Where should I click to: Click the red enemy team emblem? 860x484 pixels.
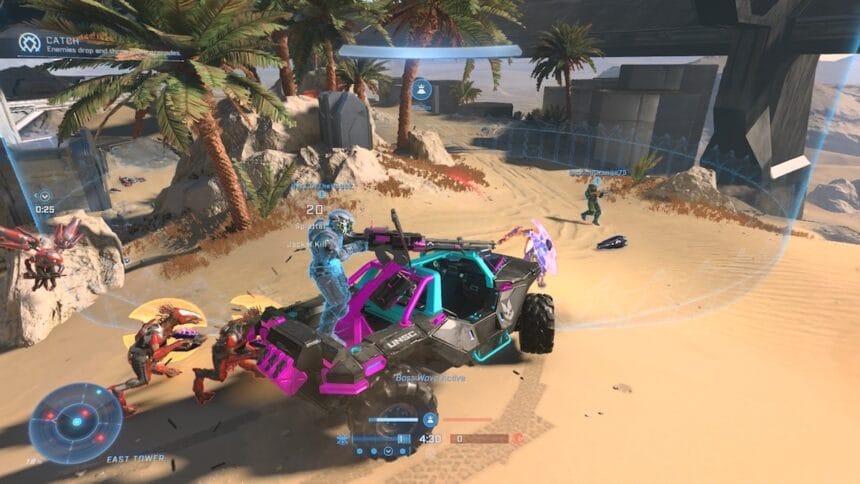(518, 438)
